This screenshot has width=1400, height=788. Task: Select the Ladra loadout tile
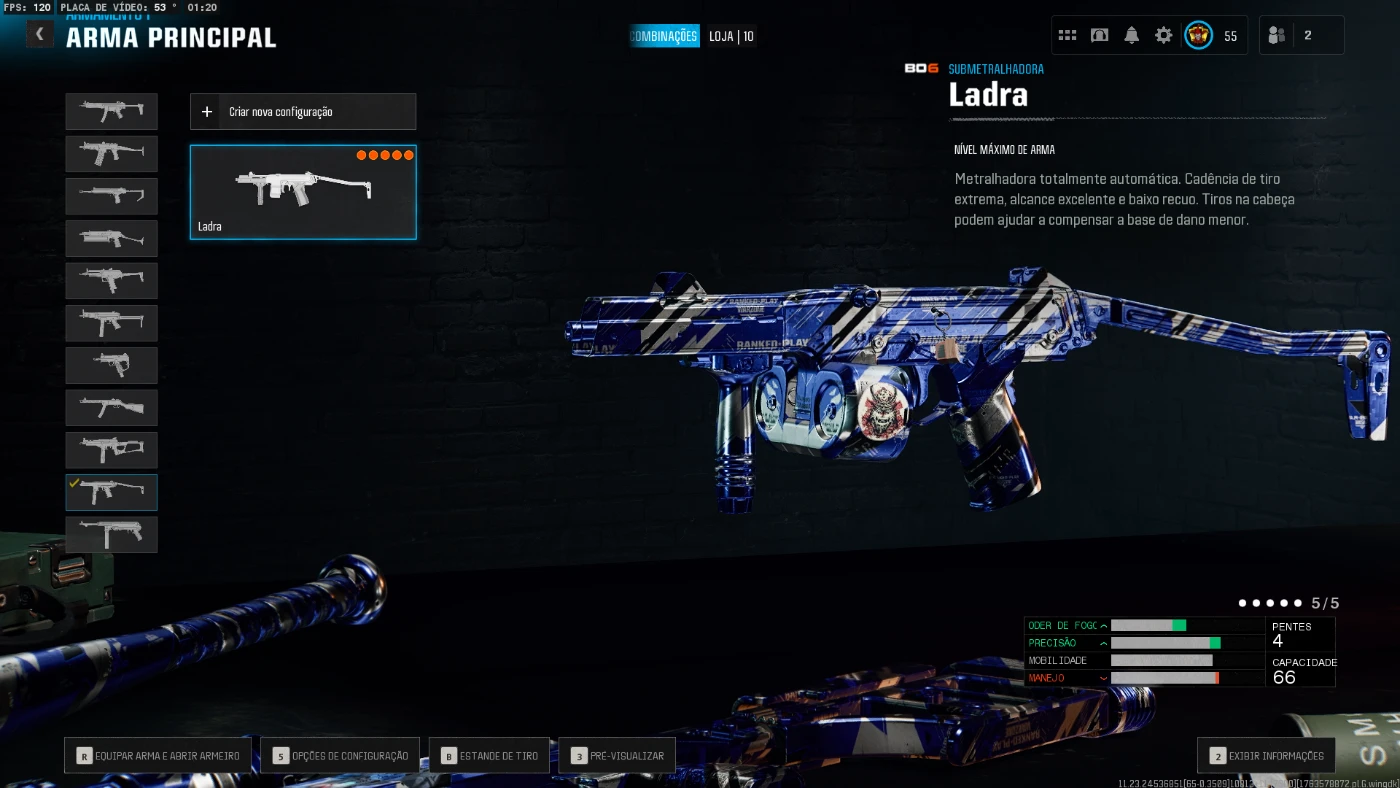(303, 192)
